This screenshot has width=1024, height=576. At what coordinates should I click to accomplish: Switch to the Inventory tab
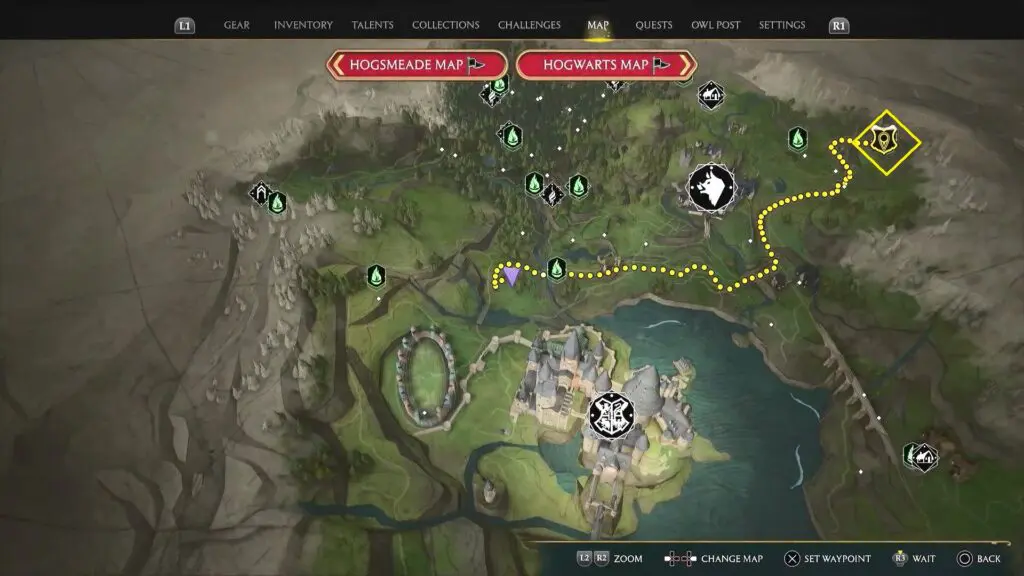303,25
